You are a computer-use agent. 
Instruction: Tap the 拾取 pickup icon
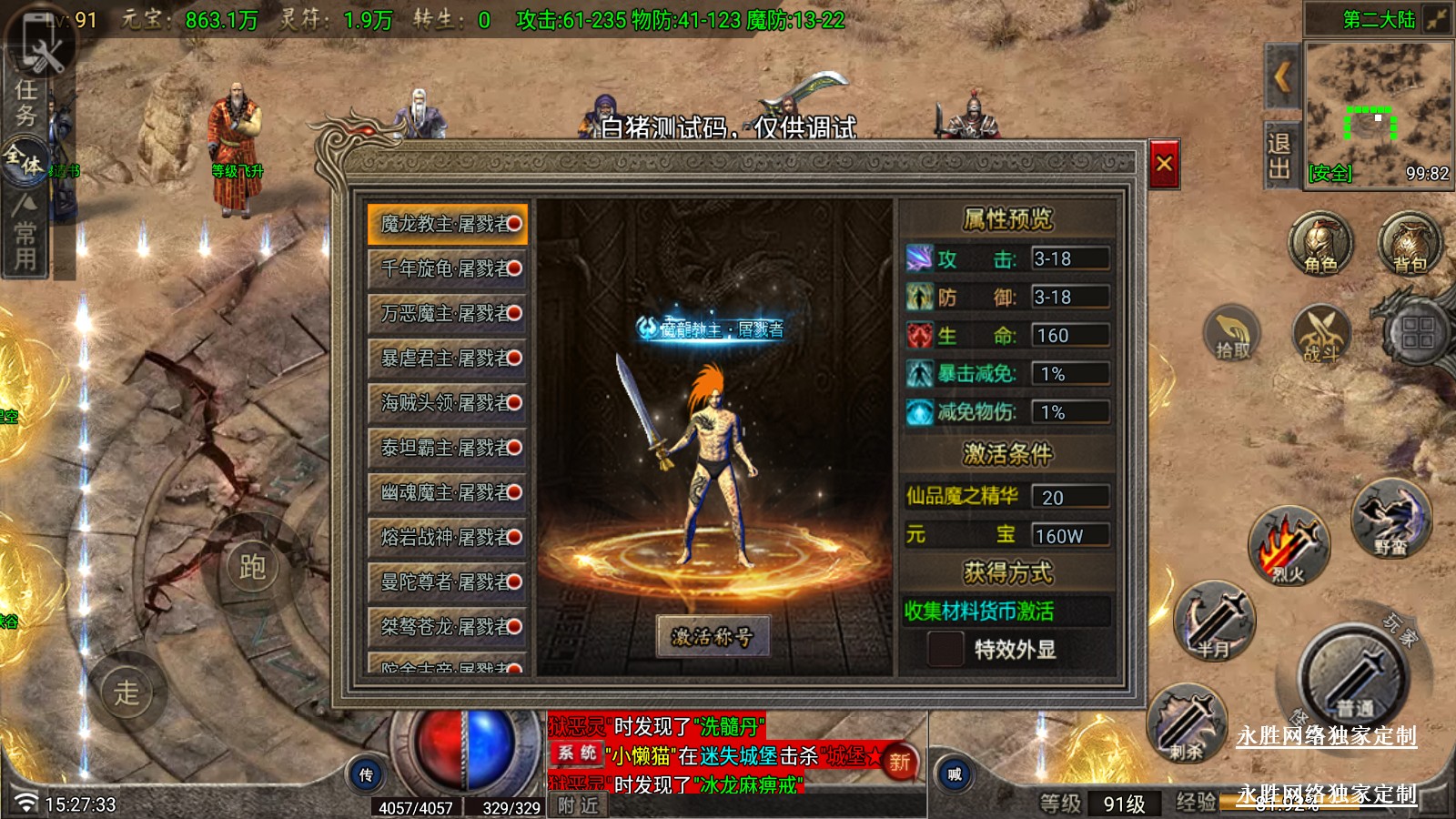[1233, 334]
